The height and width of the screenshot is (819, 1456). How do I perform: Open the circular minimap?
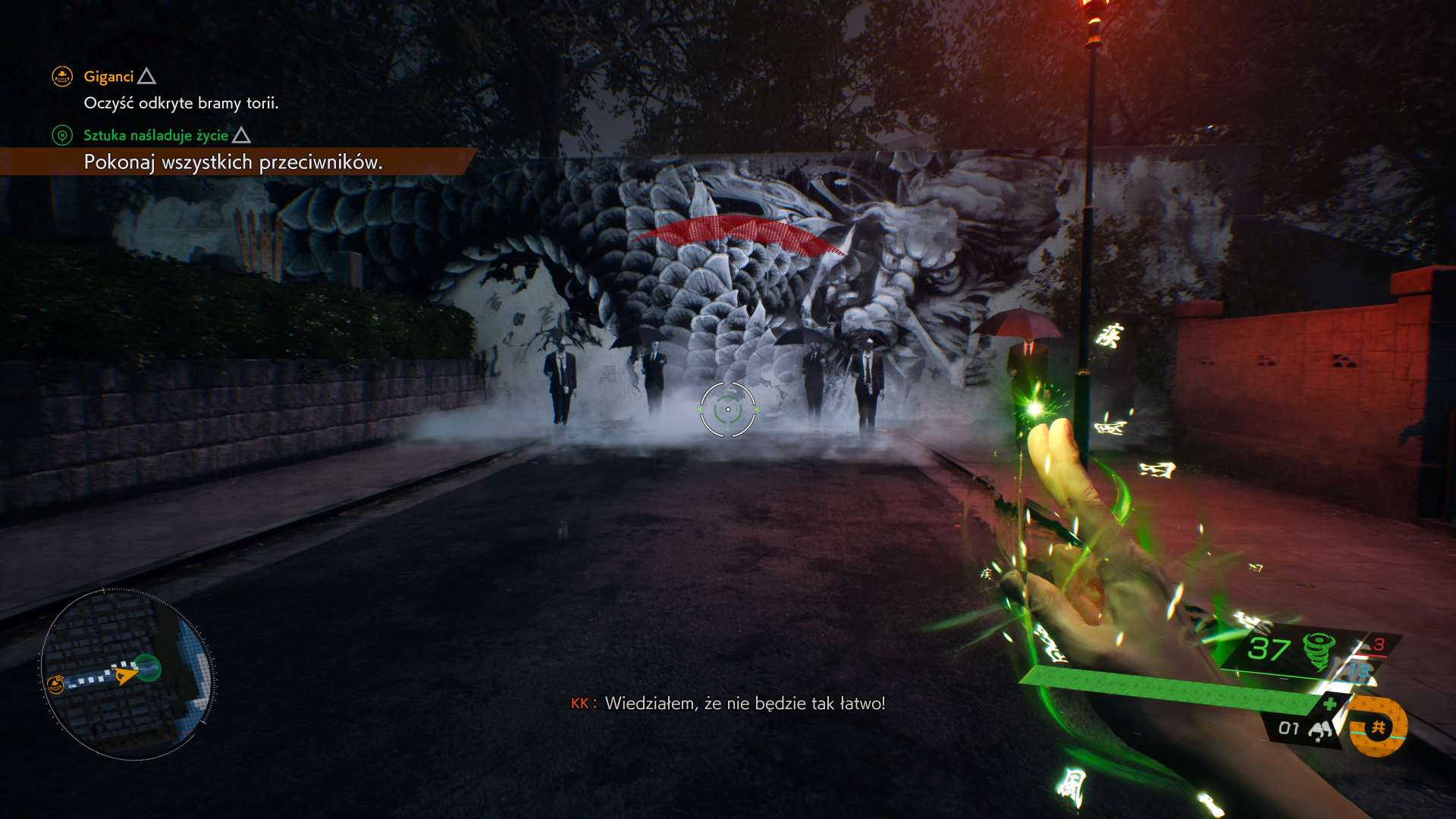(127, 673)
